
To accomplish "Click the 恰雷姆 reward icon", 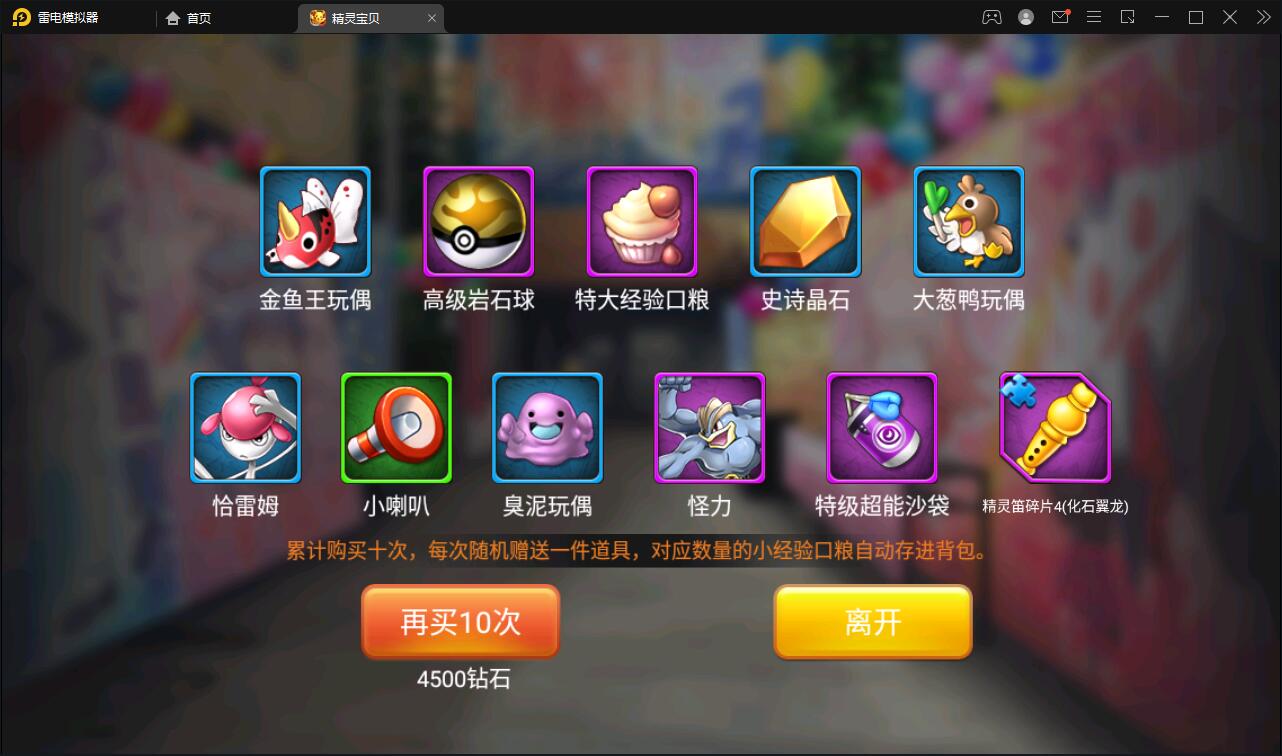I will click(x=245, y=428).
